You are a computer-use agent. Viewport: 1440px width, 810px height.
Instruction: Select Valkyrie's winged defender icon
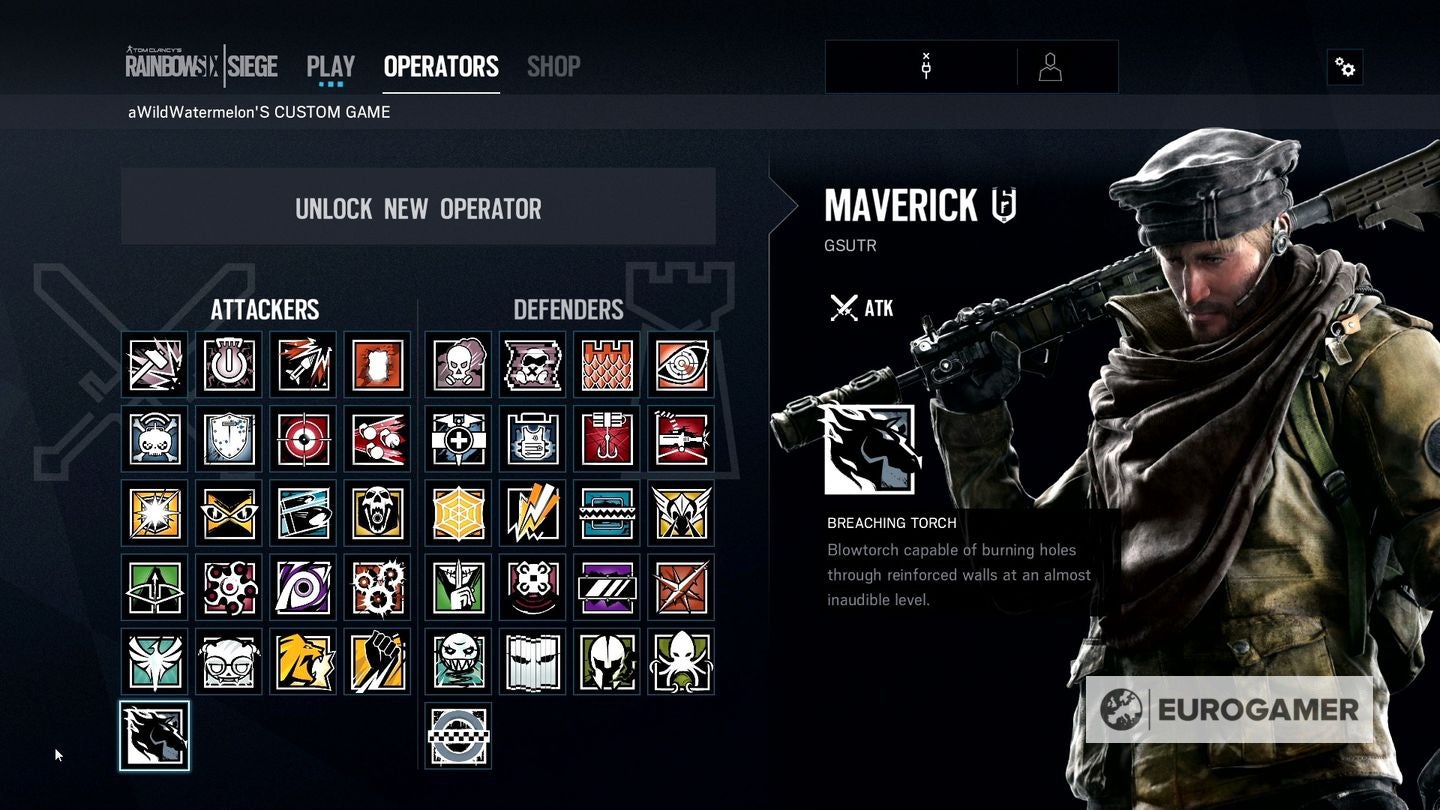click(x=680, y=512)
